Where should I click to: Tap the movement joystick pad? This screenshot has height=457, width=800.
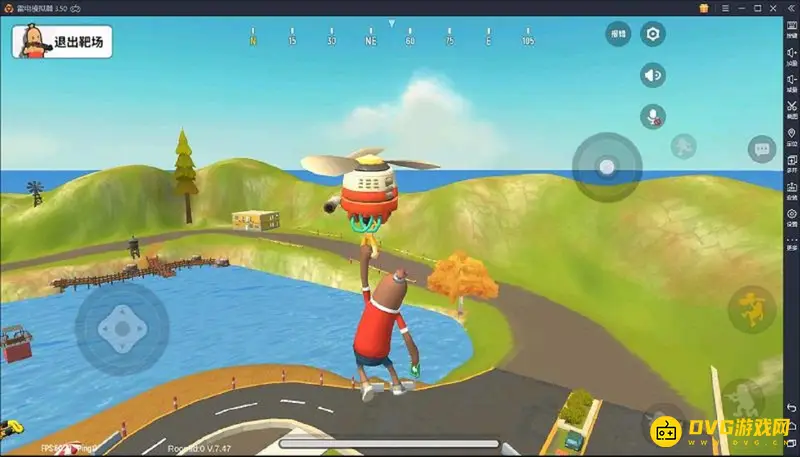(x=122, y=326)
